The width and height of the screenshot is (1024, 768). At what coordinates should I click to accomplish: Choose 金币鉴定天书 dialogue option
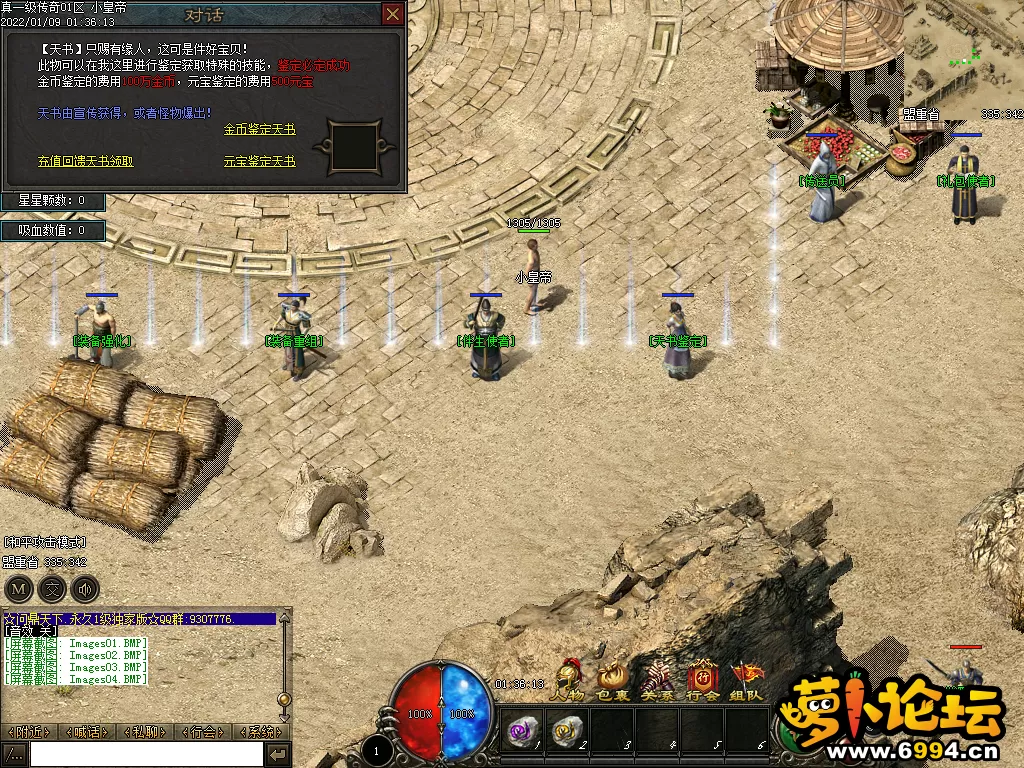pos(259,130)
